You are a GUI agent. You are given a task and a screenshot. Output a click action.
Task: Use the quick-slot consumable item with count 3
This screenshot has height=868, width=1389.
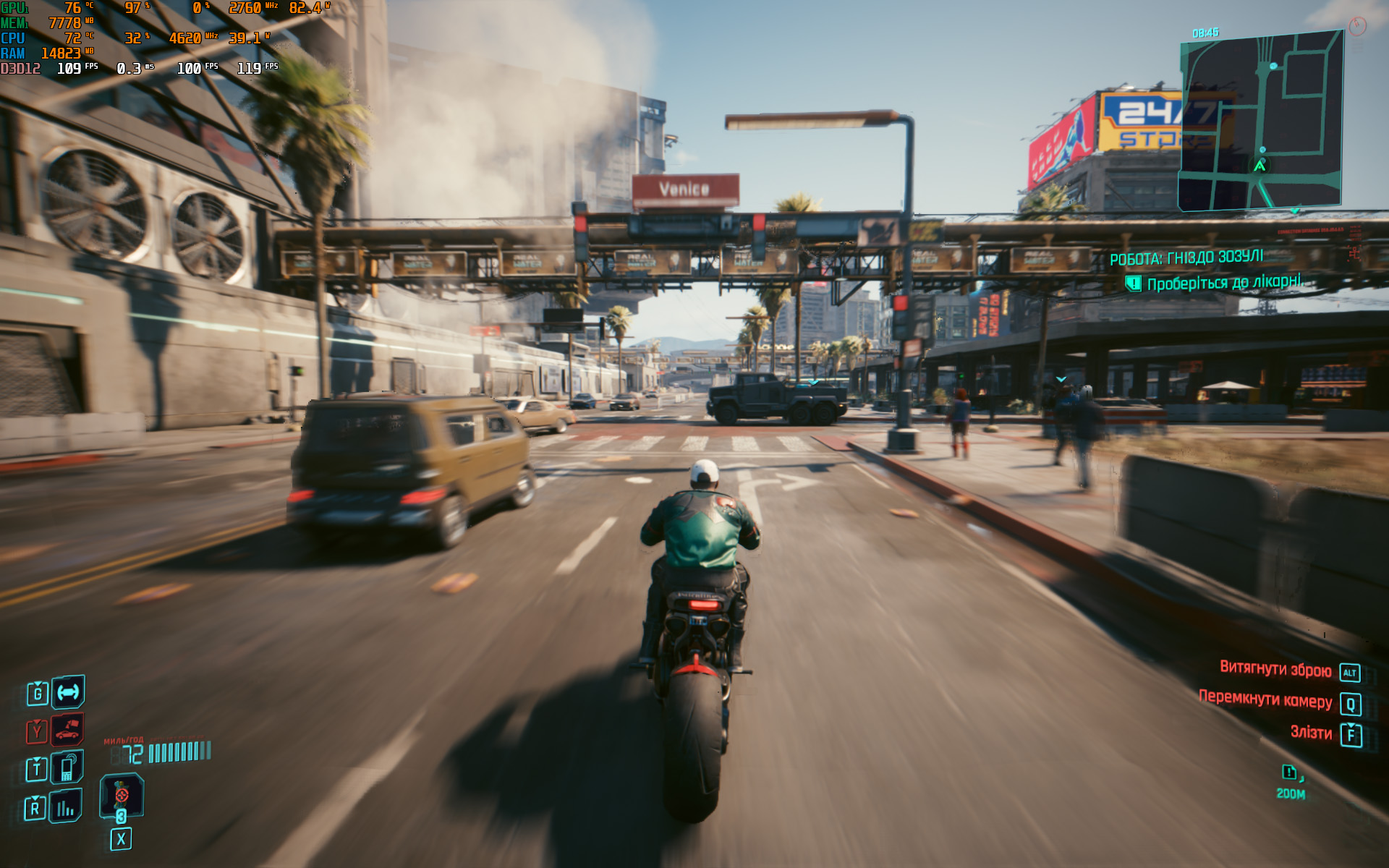pyautogui.click(x=122, y=797)
